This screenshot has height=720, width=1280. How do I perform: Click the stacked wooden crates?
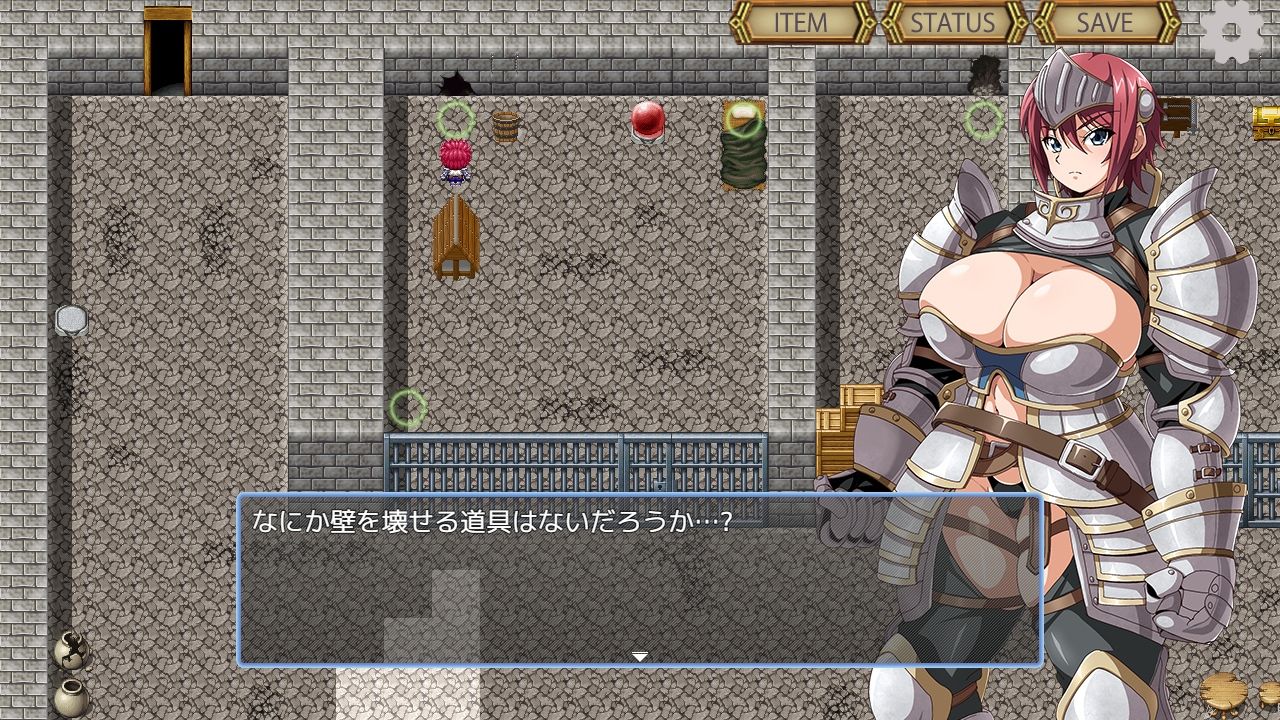coord(851,420)
